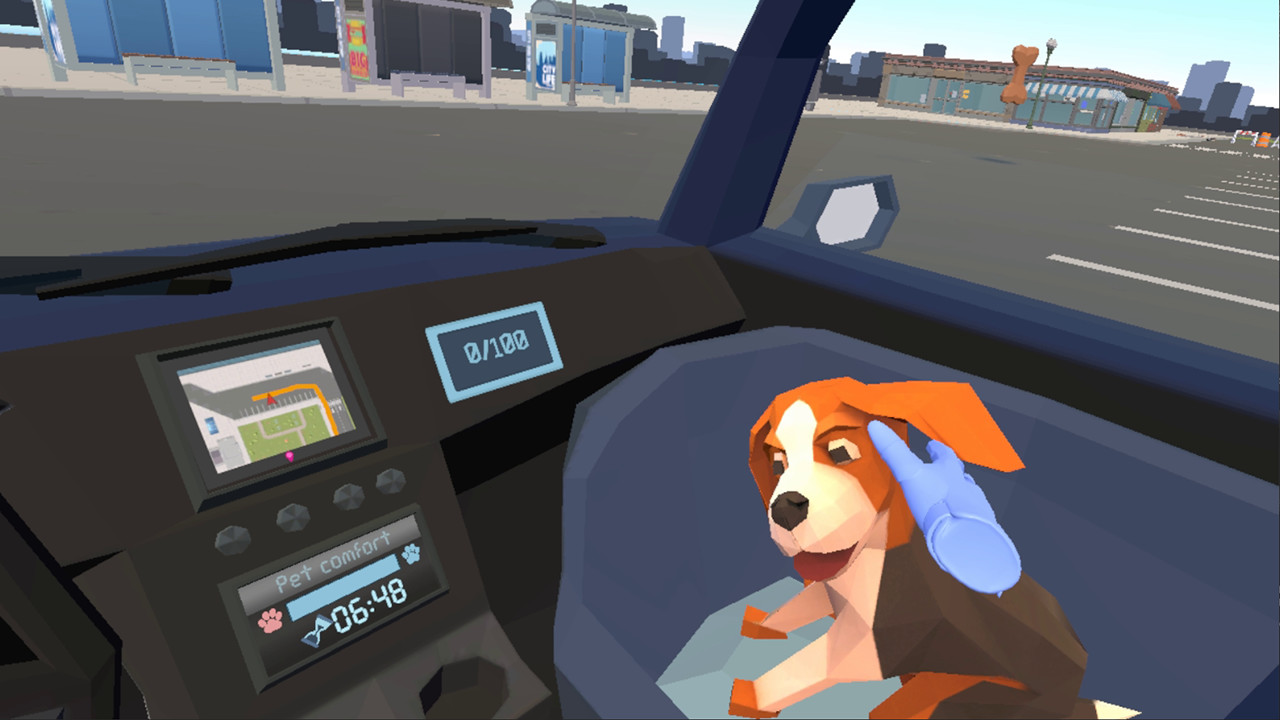Click the blue comfort progress bar
This screenshot has height=720, width=1280.
(x=343, y=587)
